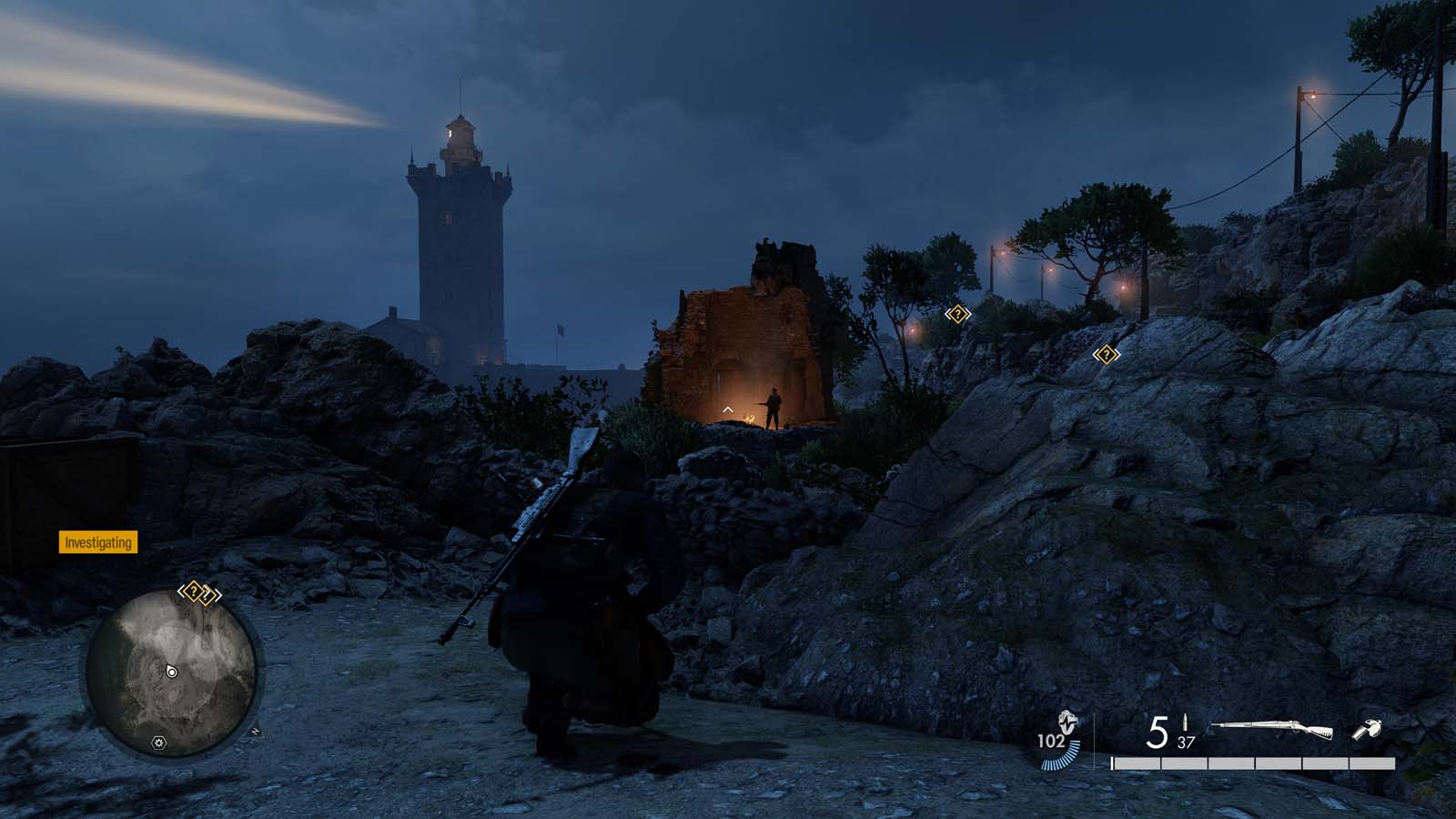Click the orange Investigating status label
The height and width of the screenshot is (819, 1456).
[98, 543]
